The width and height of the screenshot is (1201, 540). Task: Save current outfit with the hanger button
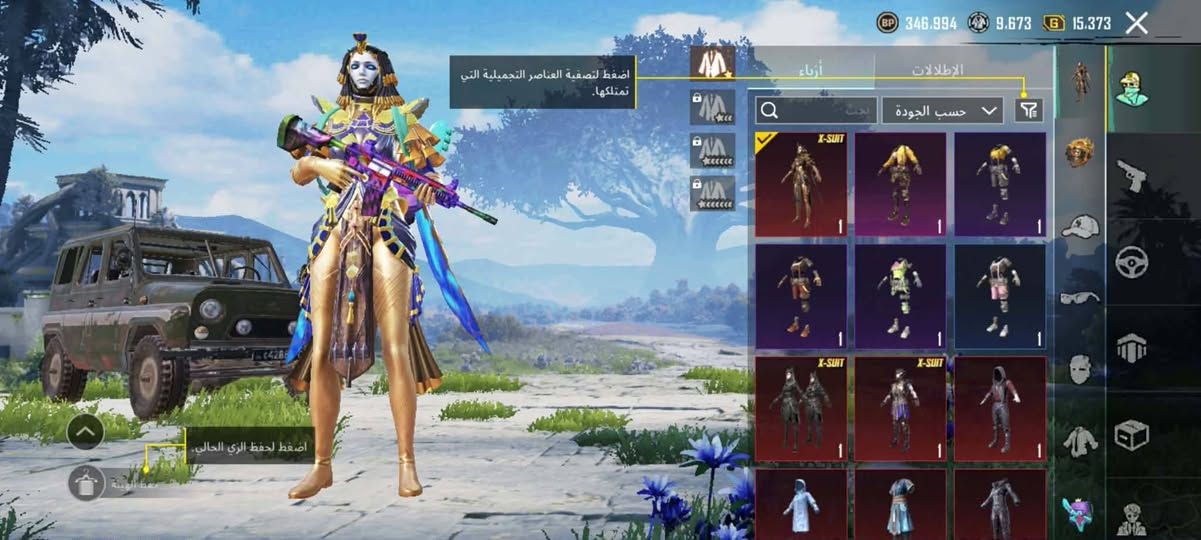tap(86, 483)
